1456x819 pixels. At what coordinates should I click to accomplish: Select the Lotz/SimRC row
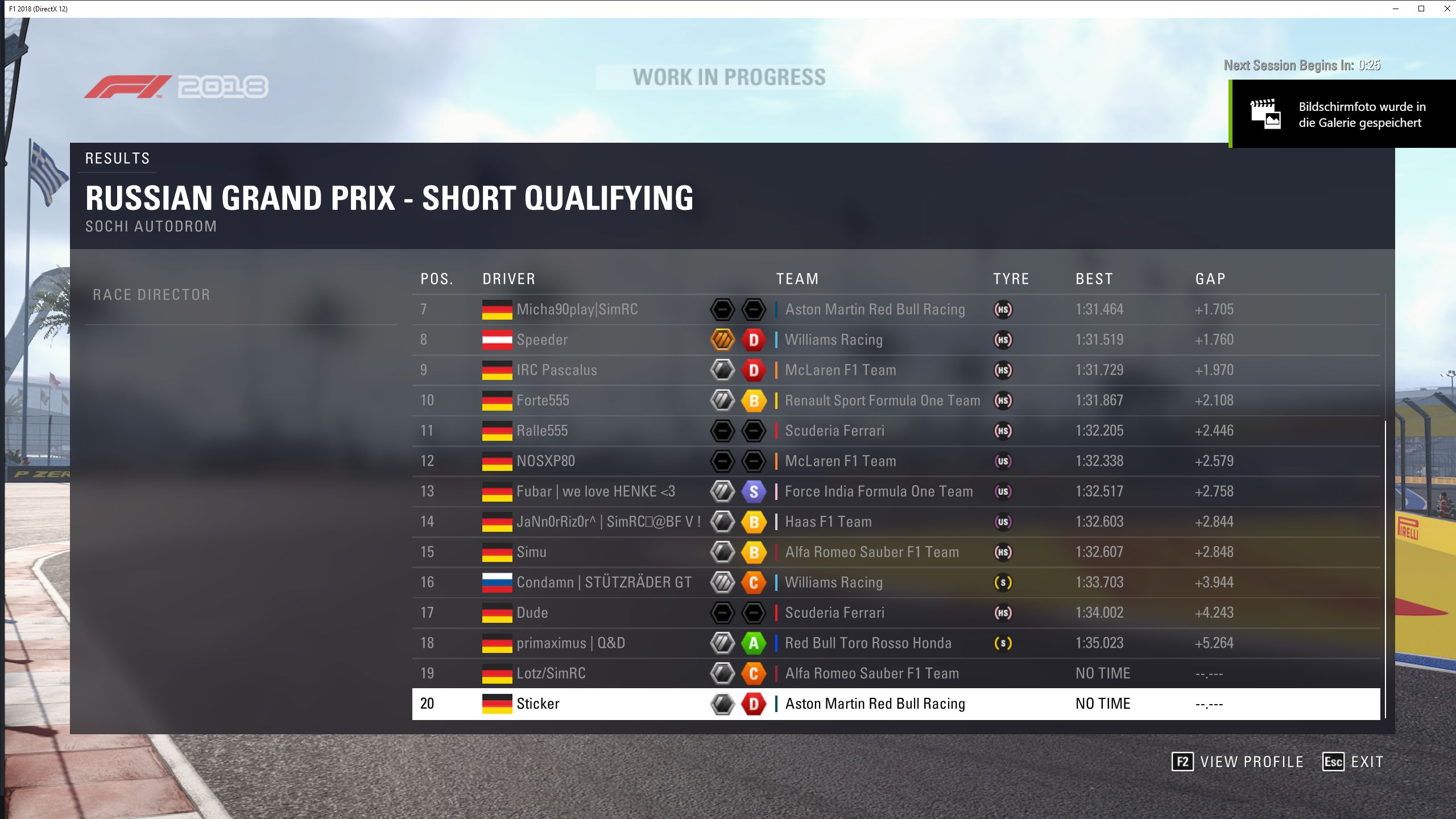pos(551,673)
